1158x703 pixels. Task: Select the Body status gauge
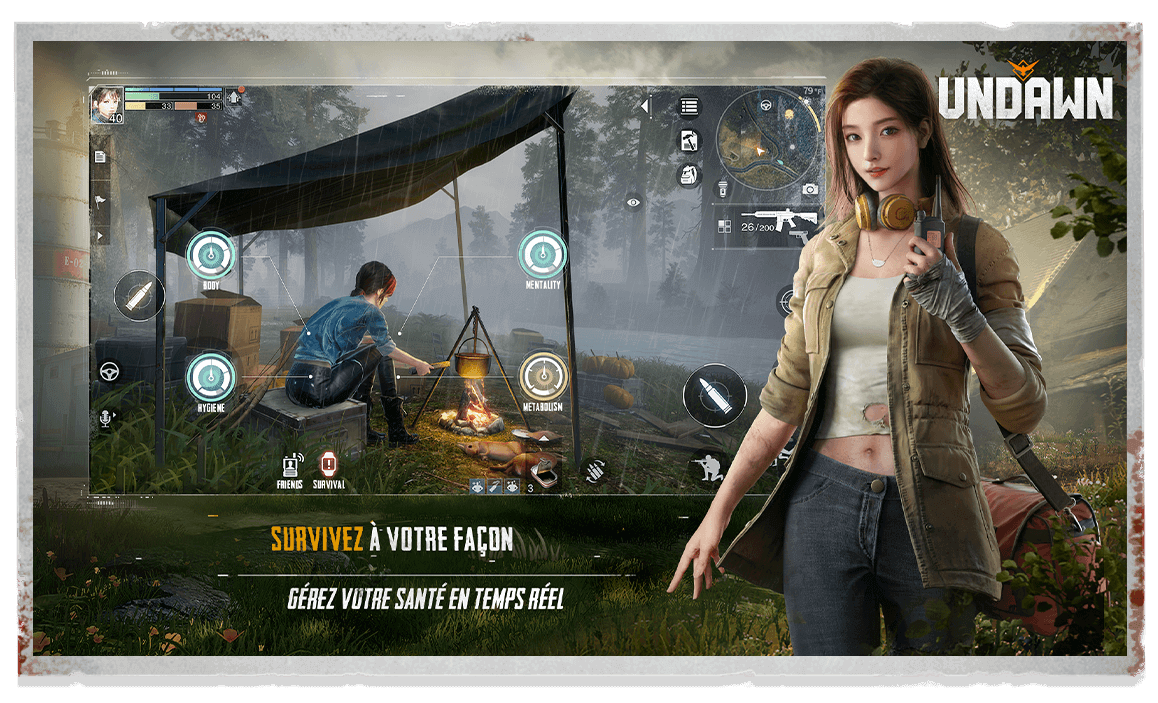click(x=211, y=254)
